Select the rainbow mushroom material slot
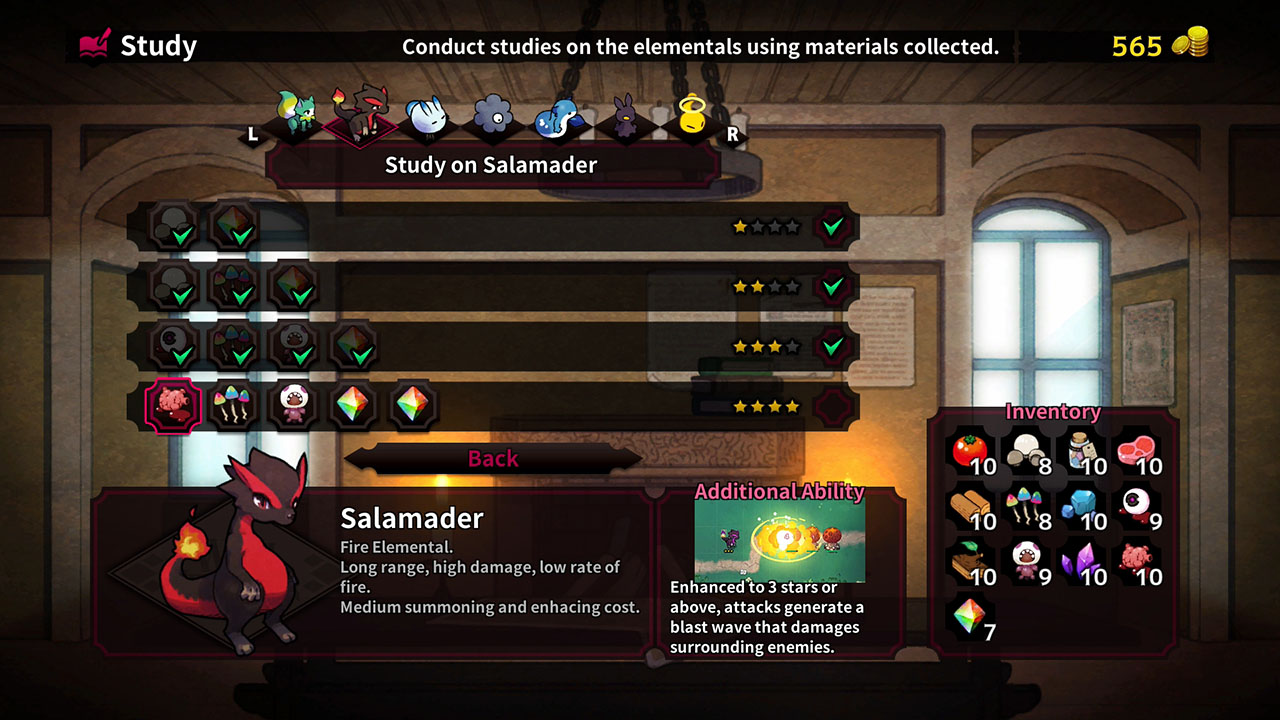Viewport: 1280px width, 720px height. coord(233,405)
